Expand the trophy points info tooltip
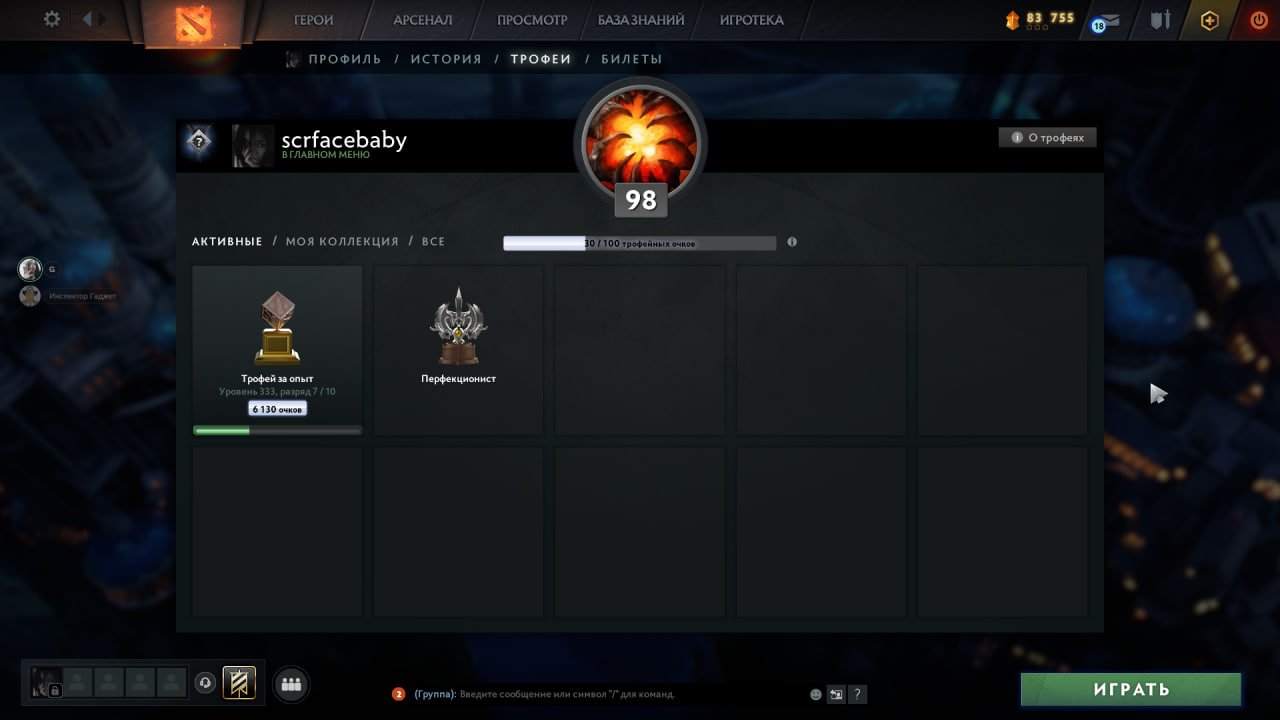 pyautogui.click(x=791, y=242)
